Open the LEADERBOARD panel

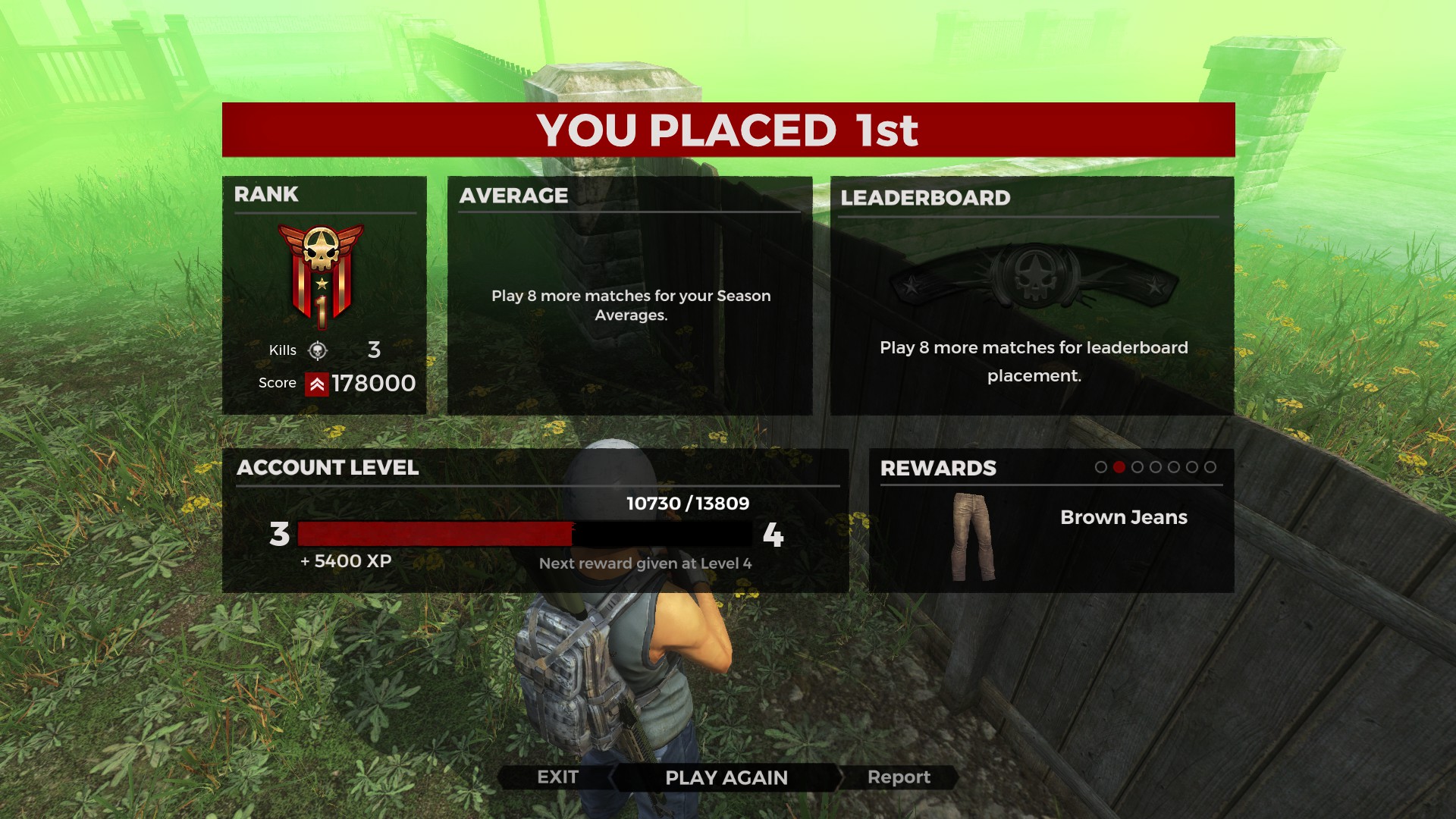coord(924,198)
